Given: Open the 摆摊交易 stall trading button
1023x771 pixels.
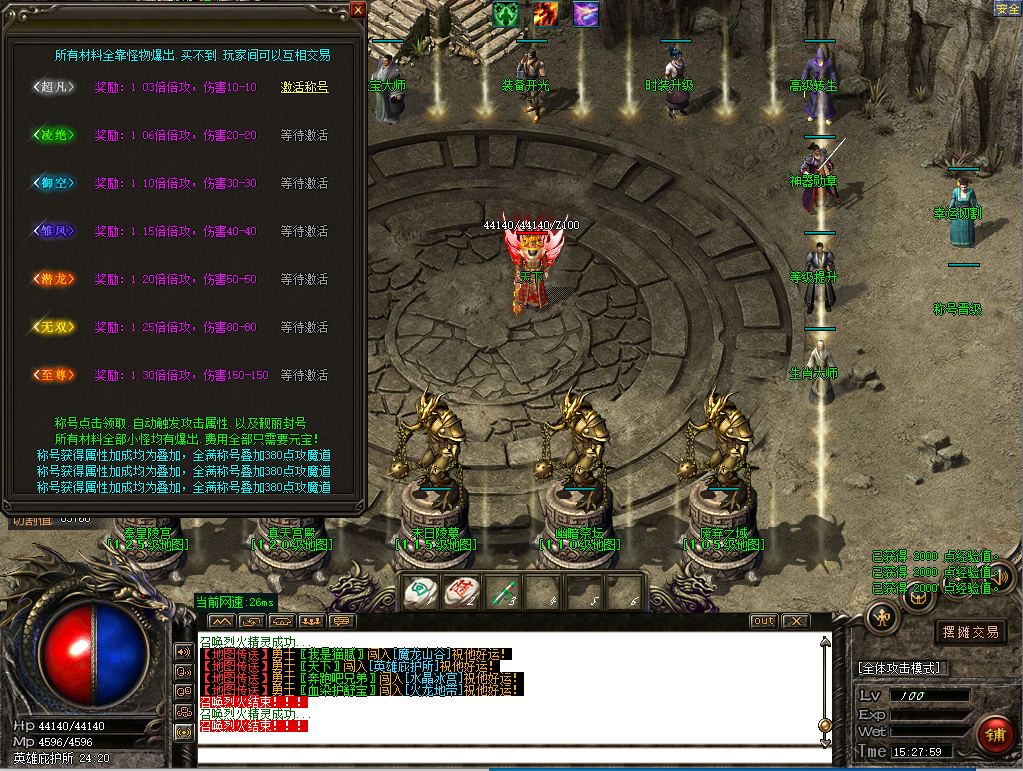Looking at the screenshot, I should (x=970, y=632).
